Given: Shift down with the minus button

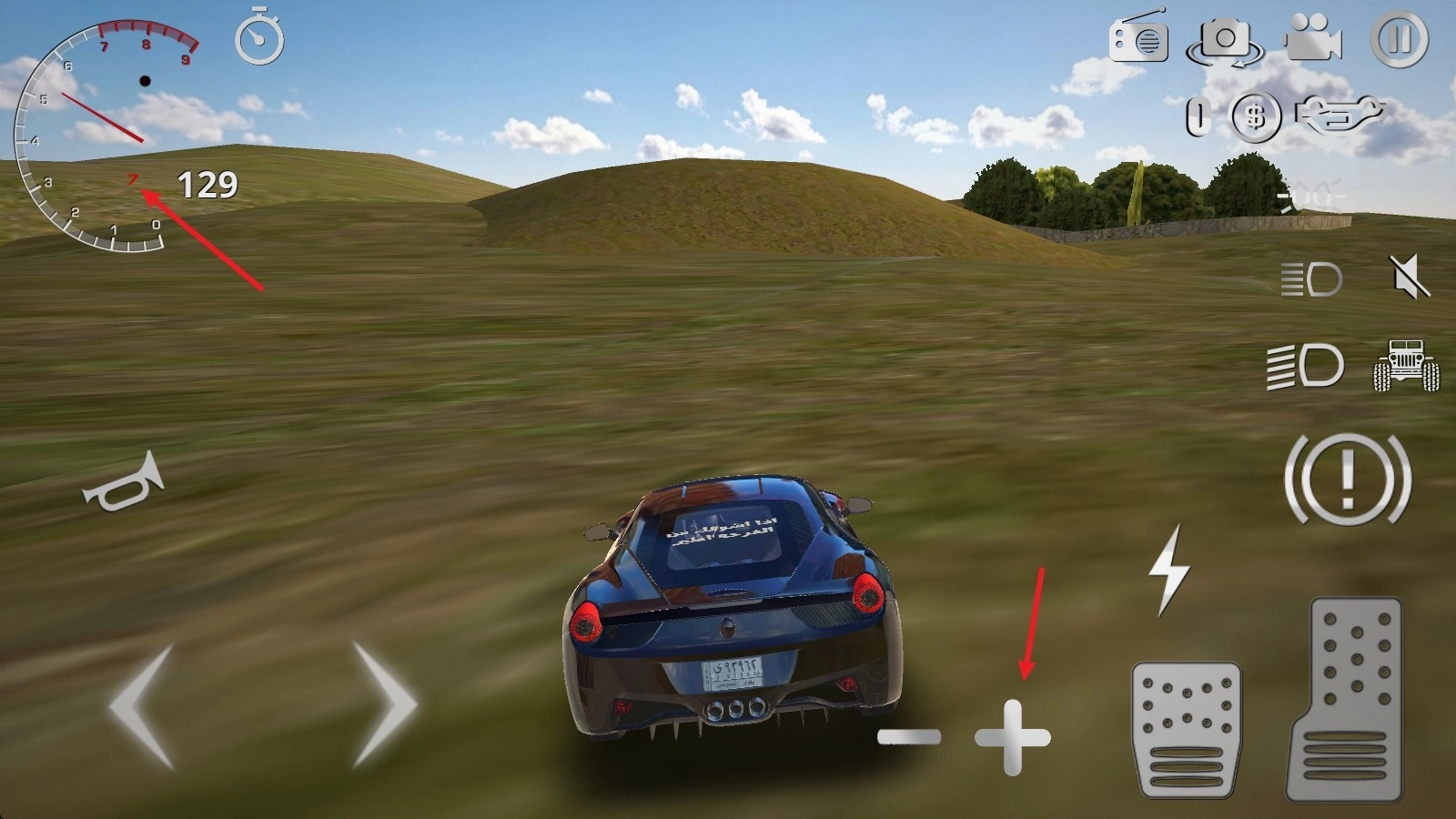Looking at the screenshot, I should [x=909, y=737].
